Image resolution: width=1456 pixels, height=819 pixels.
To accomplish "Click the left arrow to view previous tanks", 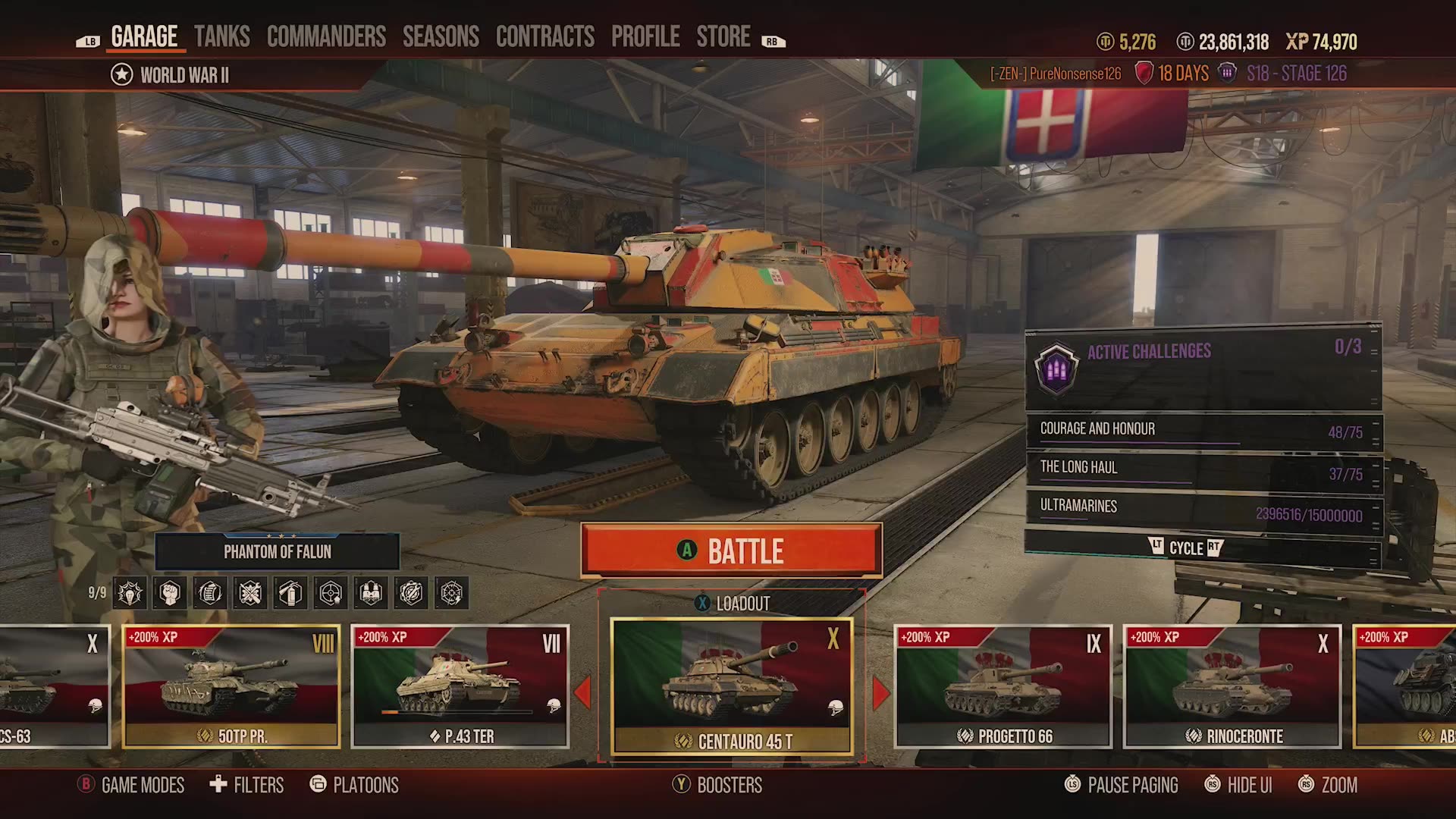I will (x=583, y=690).
